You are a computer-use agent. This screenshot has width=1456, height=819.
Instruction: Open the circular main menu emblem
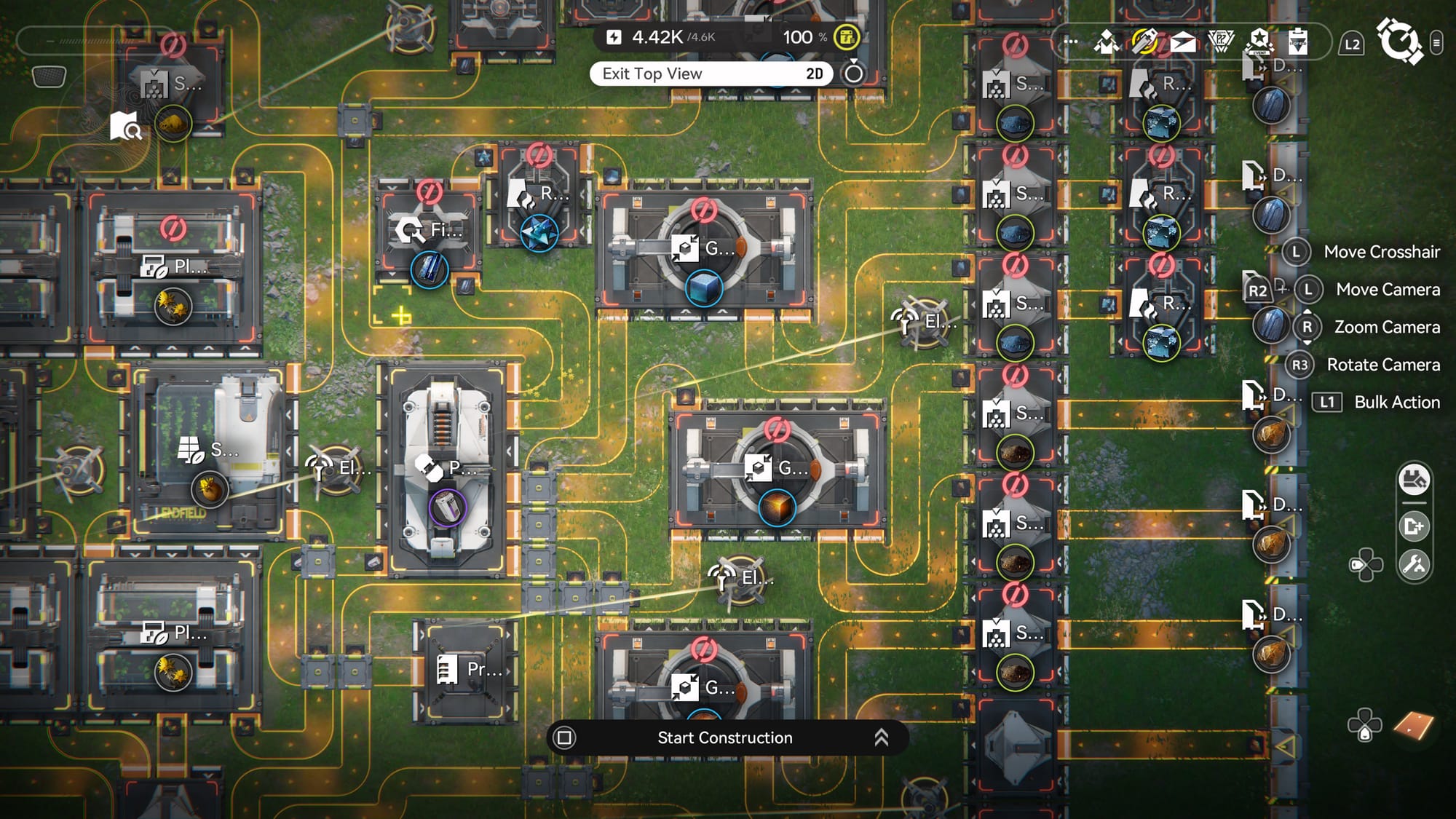coord(1398,41)
